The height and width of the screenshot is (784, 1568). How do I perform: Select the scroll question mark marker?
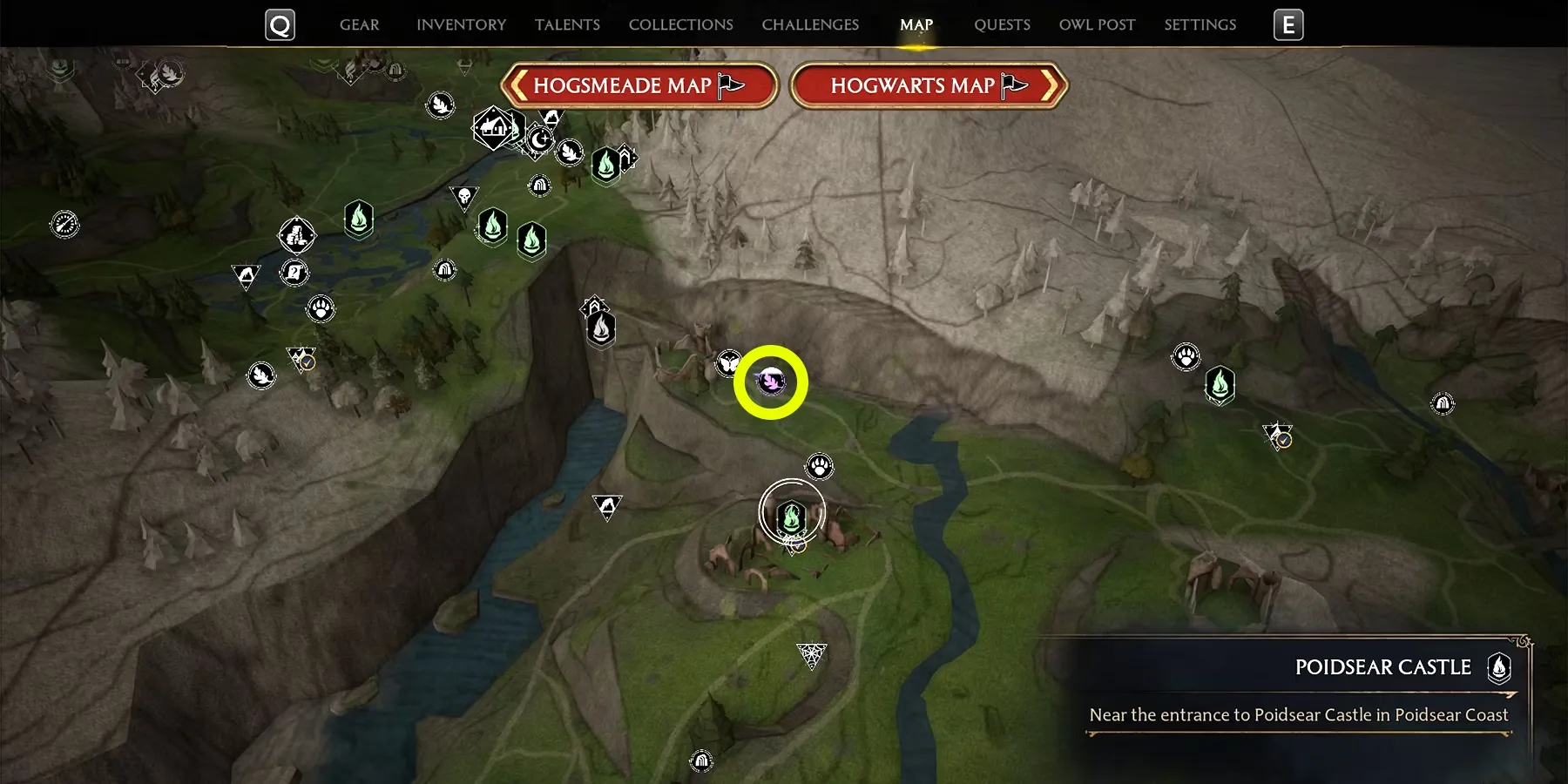(x=294, y=273)
